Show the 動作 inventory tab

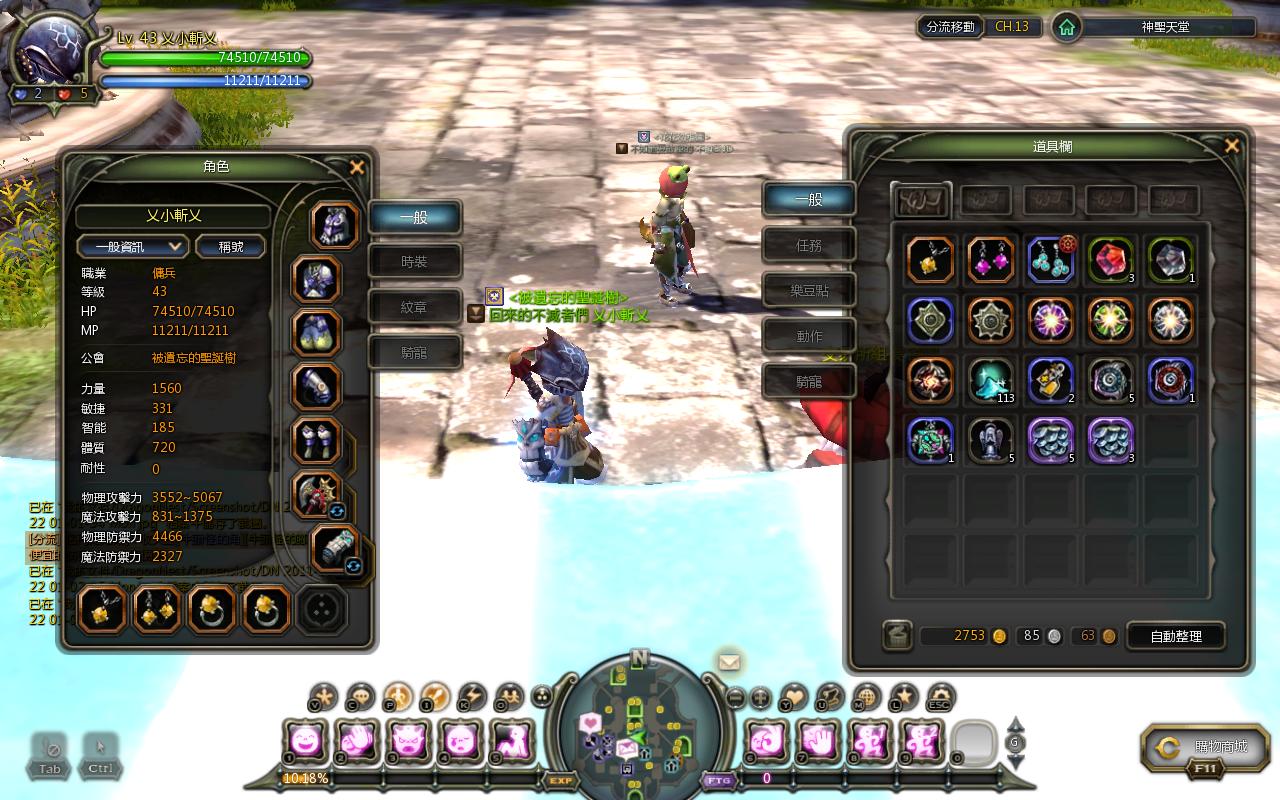click(809, 336)
